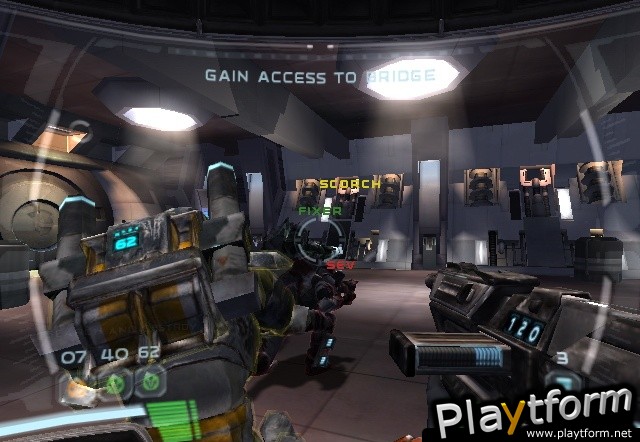Select the green Fixer squad name tag
Viewport: 640px width, 442px height.
pyautogui.click(x=320, y=211)
